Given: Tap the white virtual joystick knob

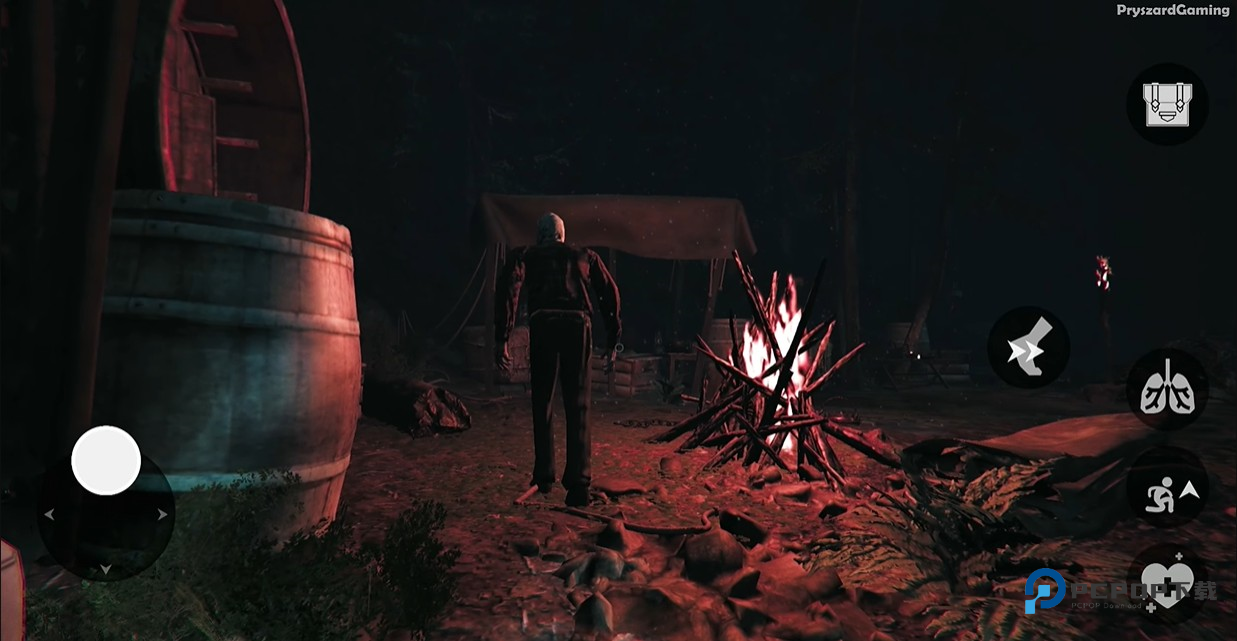Looking at the screenshot, I should point(106,460).
